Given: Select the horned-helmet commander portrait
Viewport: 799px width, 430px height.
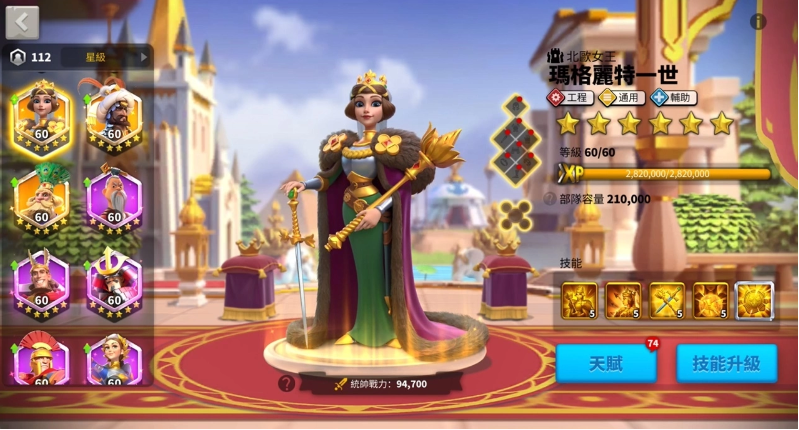Looking at the screenshot, I should [x=42, y=279].
